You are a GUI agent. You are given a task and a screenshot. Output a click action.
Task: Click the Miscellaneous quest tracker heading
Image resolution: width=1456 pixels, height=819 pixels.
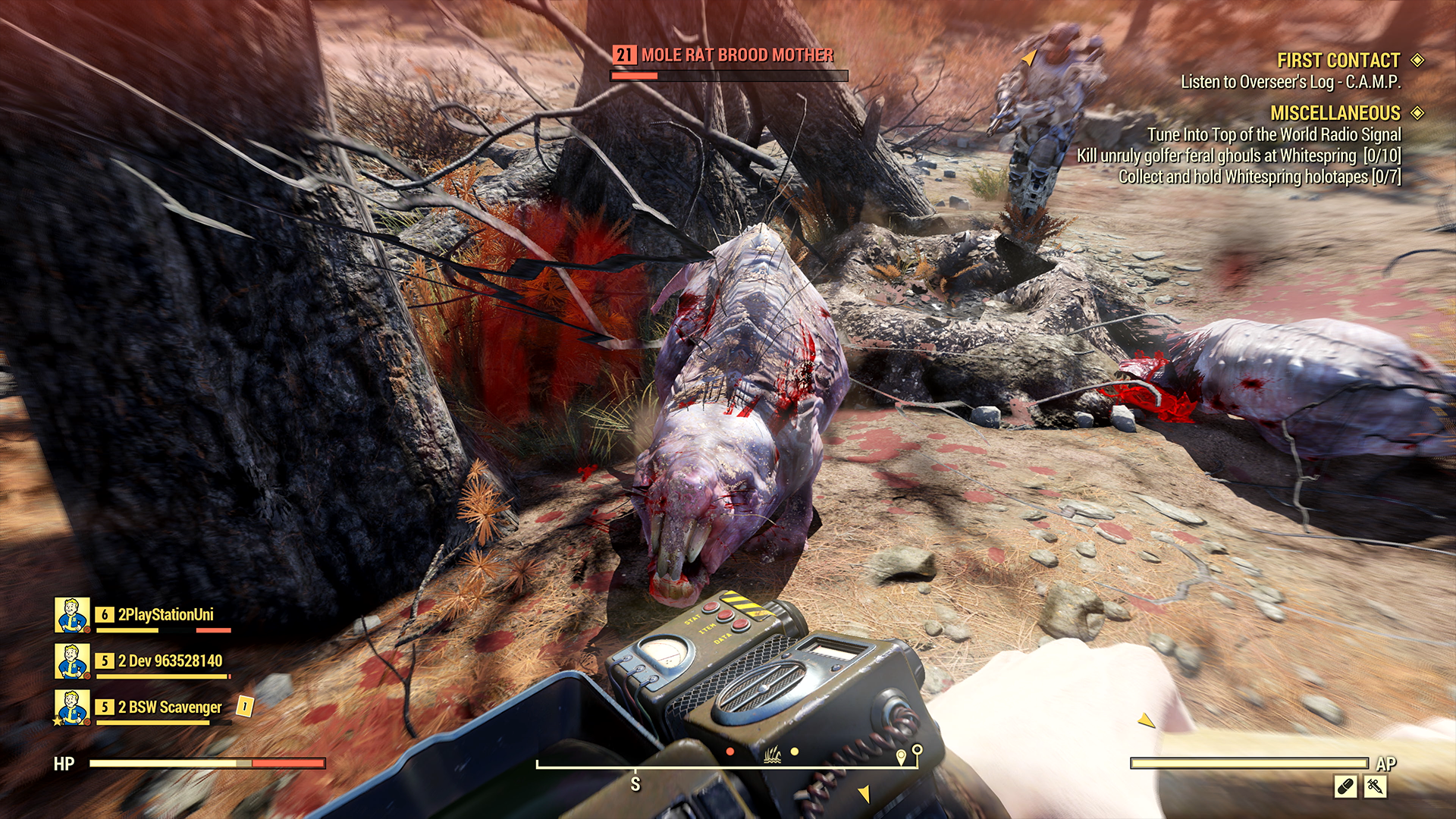pyautogui.click(x=1335, y=113)
